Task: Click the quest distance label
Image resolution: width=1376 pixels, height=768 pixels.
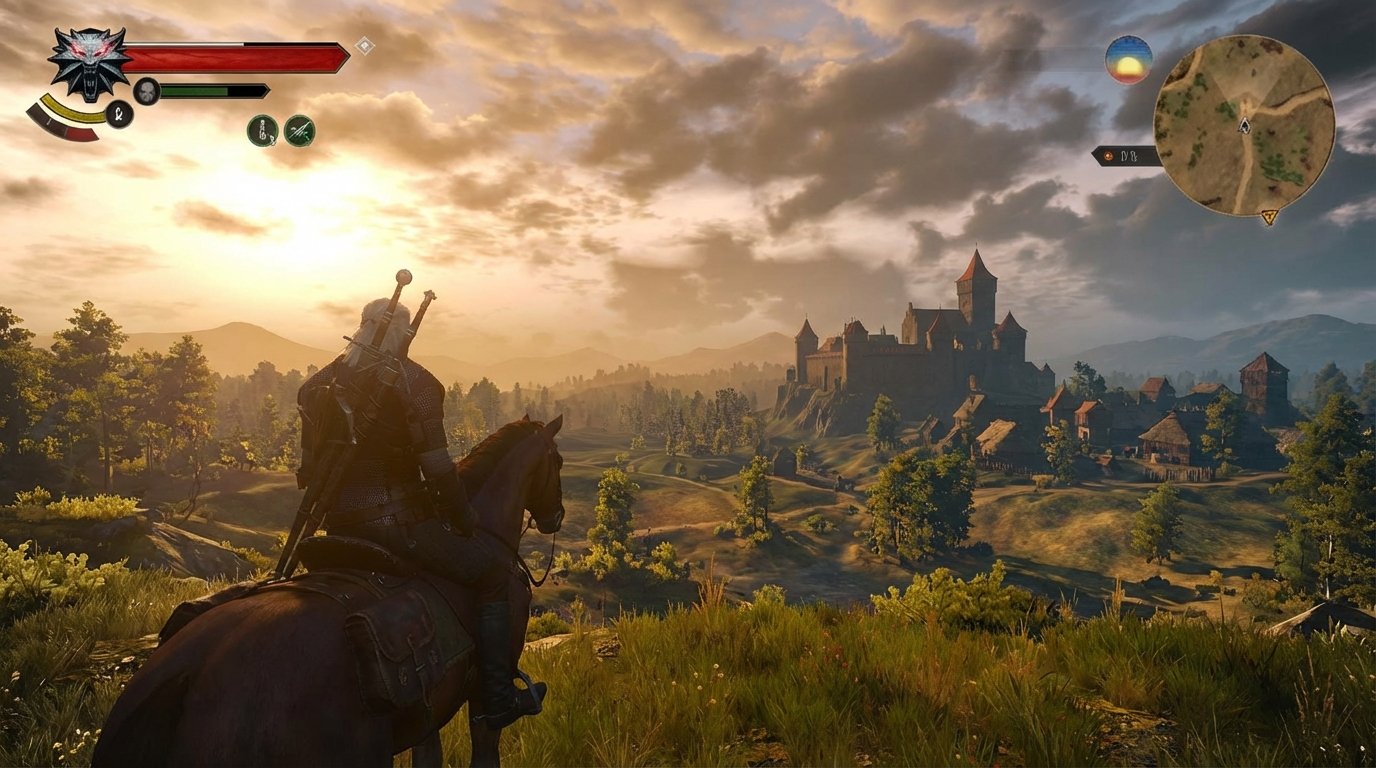Action: [1131, 156]
